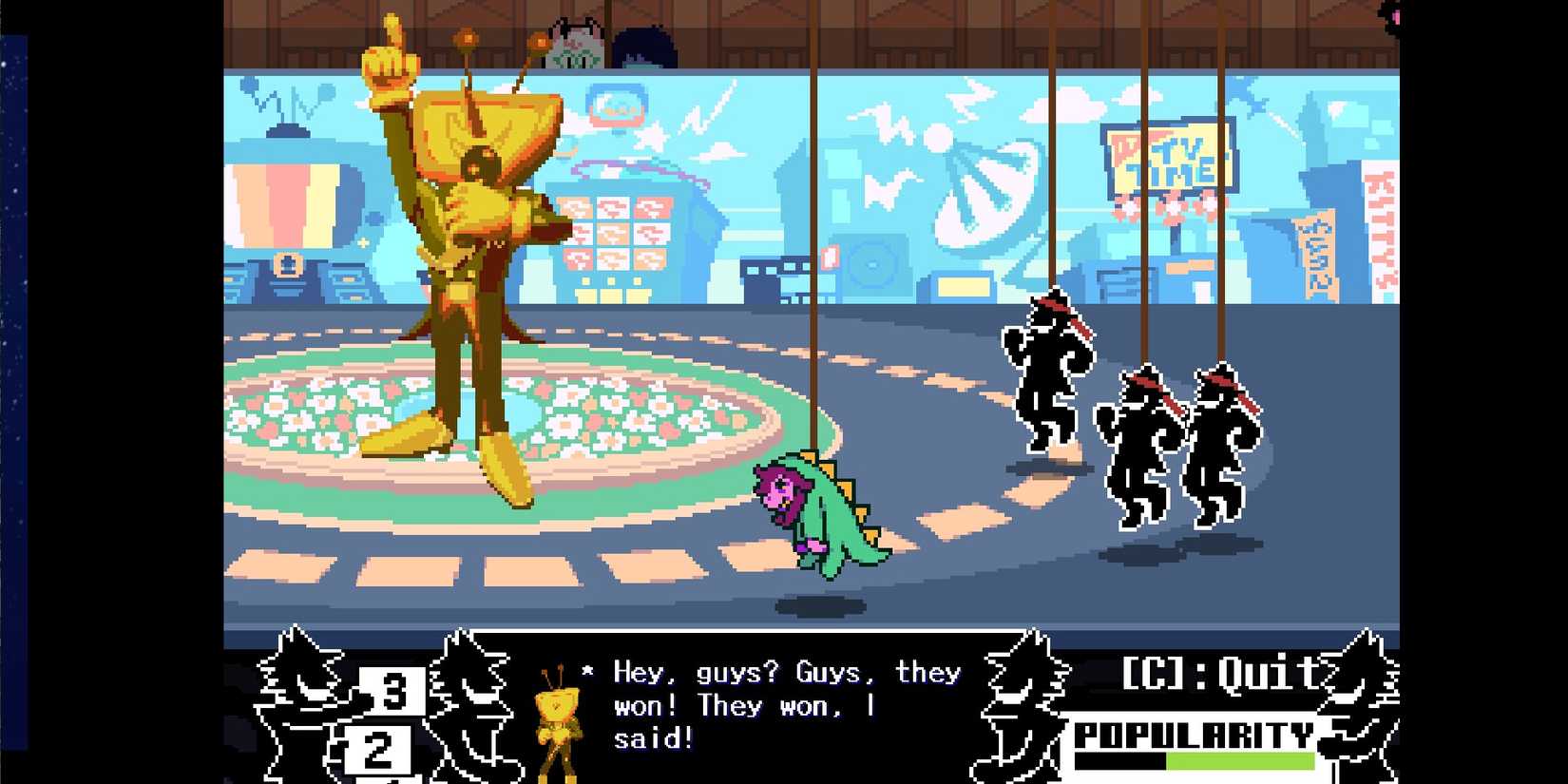Viewport: 1568px width, 784px height.
Task: Select Susie in the dinosaur costume
Action: [x=822, y=513]
